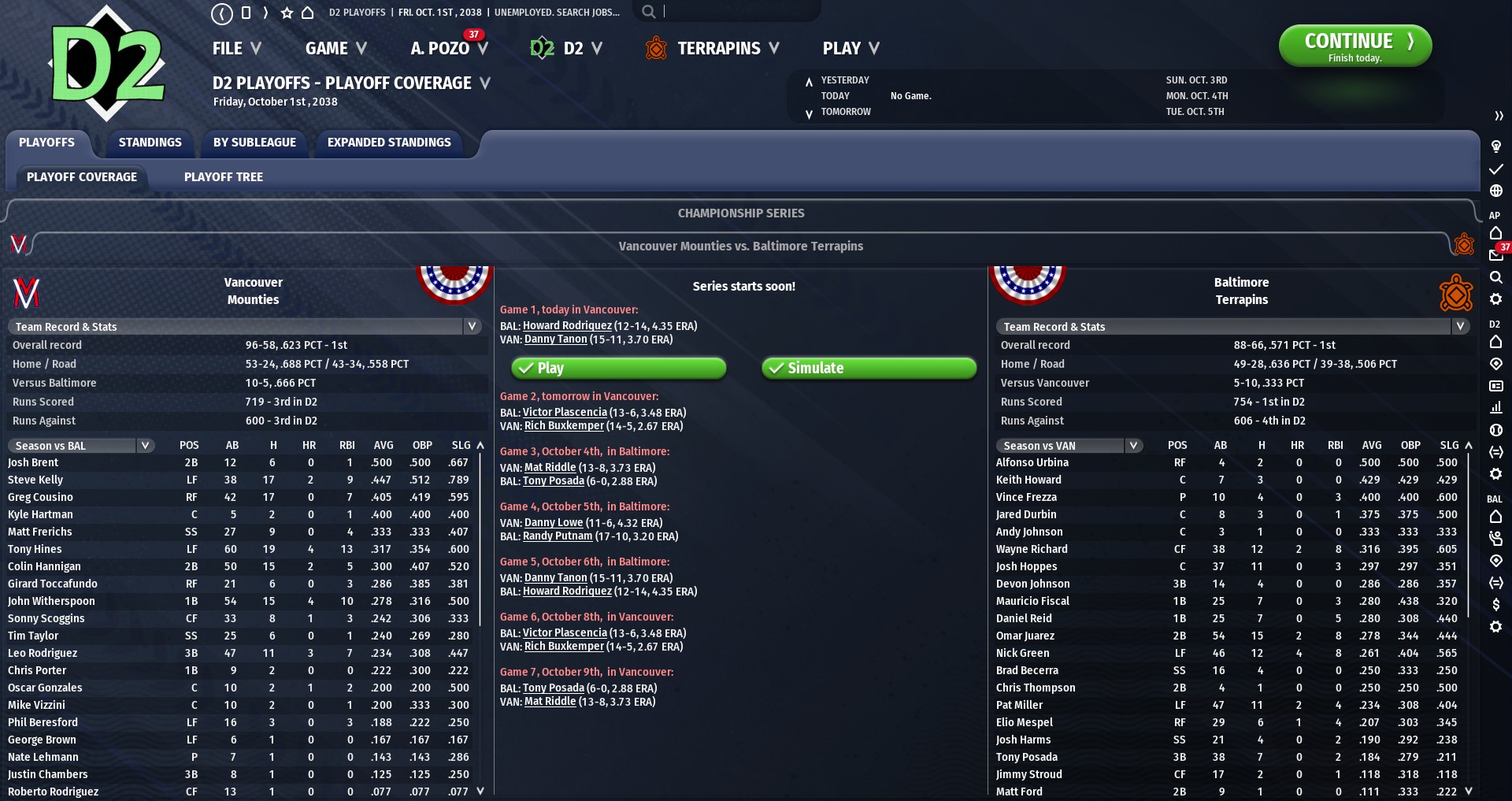Open Victor Plascencia's Game 2 link
This screenshot has height=801, width=1512.
tap(565, 413)
